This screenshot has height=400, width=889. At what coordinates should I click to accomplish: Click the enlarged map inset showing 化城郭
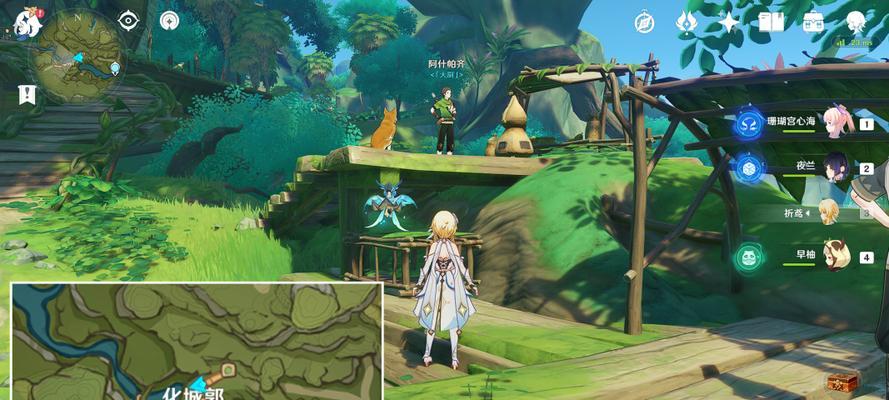click(x=197, y=341)
